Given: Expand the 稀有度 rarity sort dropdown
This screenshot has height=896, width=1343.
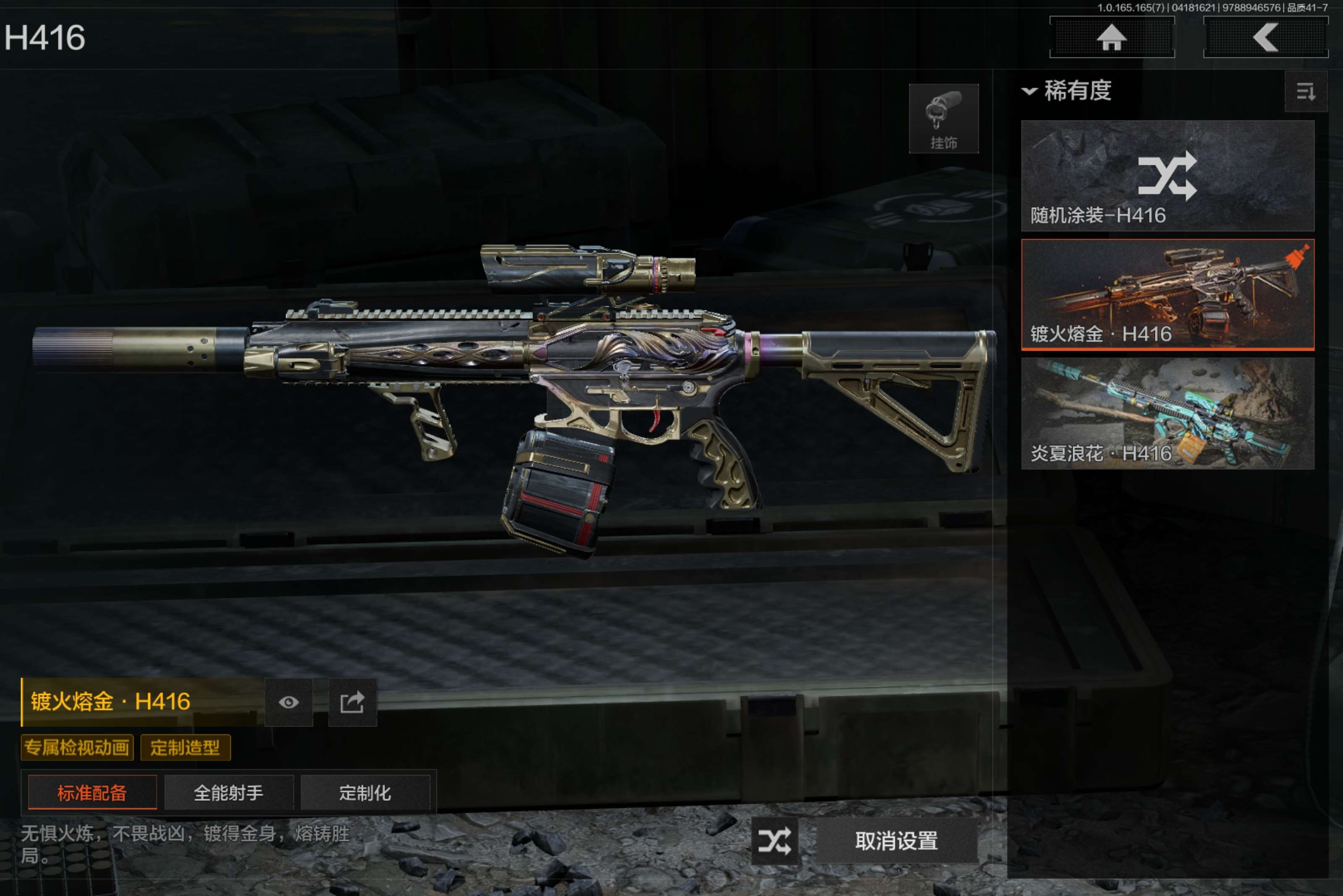Looking at the screenshot, I should coord(1067,91).
